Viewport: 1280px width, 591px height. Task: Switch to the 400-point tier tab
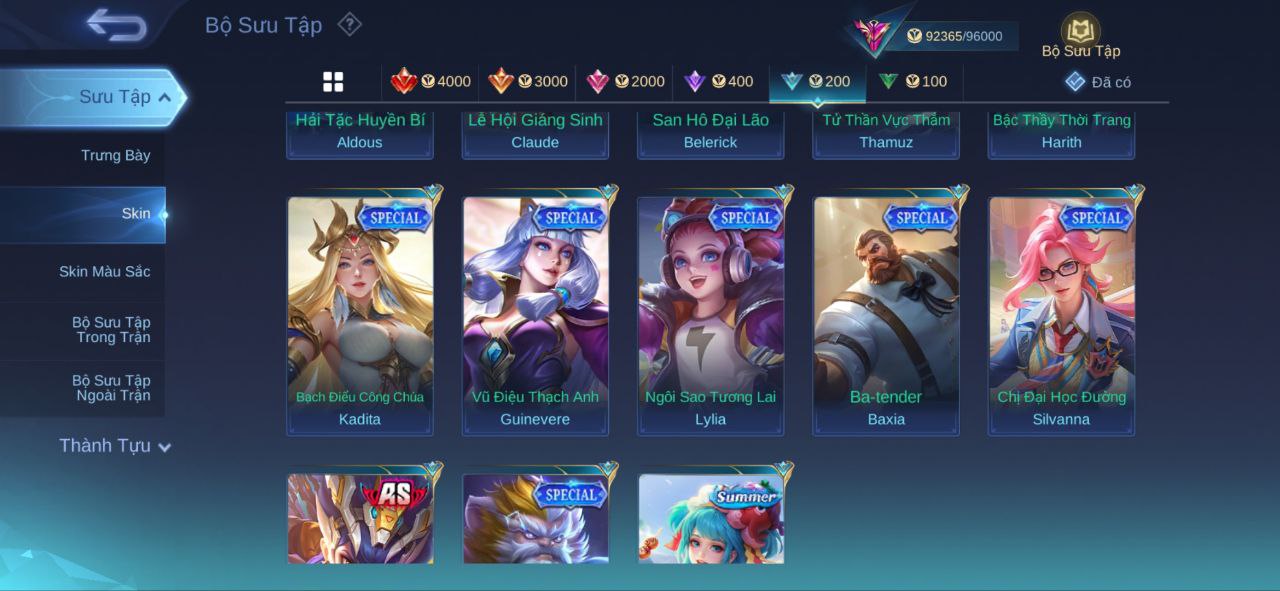coord(718,82)
